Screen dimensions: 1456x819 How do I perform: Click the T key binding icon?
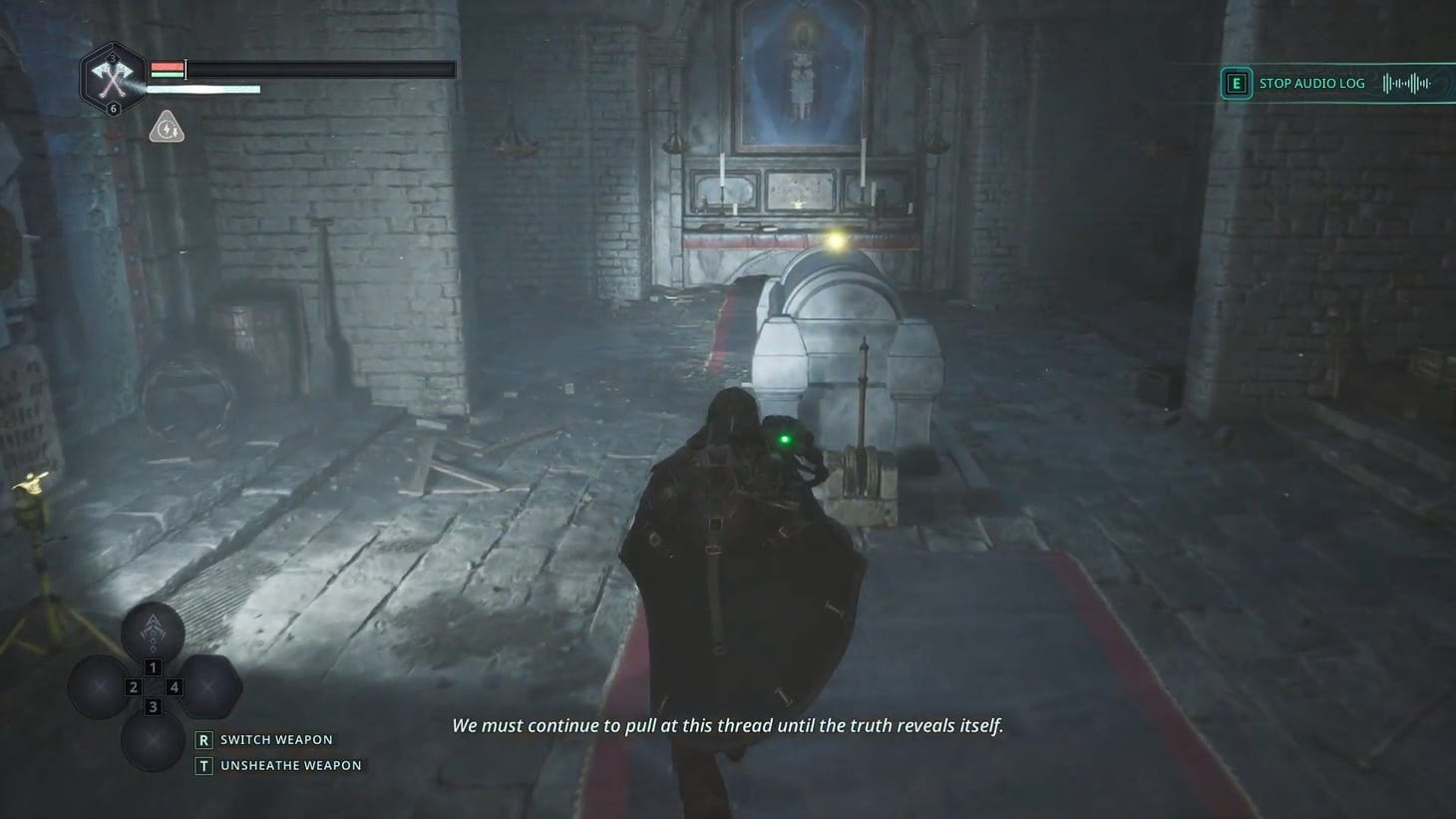pos(203,765)
